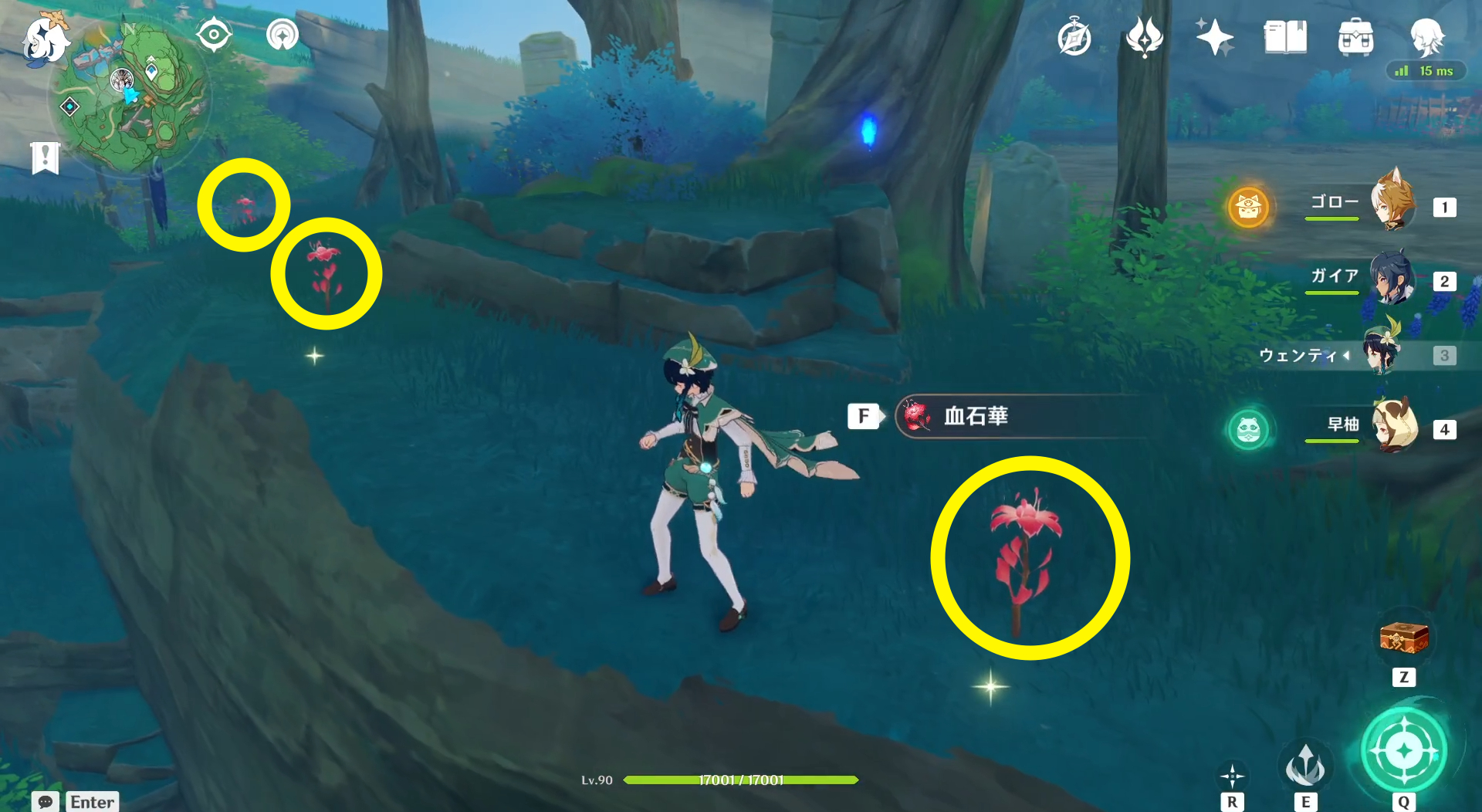Use the gadget treasure box icon above Z
The image size is (1482, 812).
[1402, 639]
